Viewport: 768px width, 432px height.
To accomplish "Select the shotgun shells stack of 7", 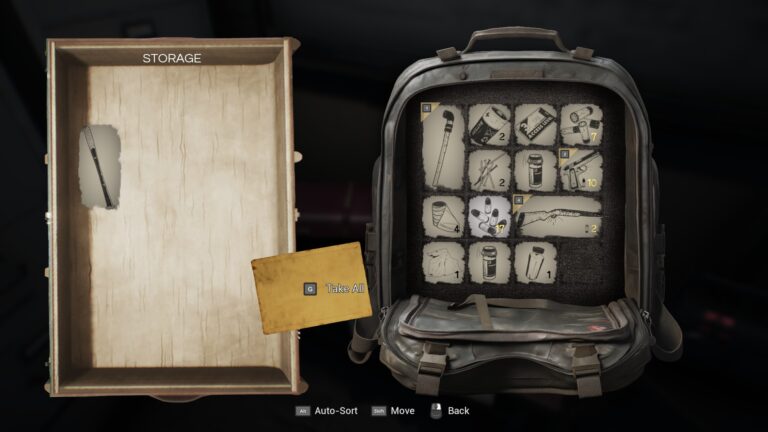I will [580, 124].
